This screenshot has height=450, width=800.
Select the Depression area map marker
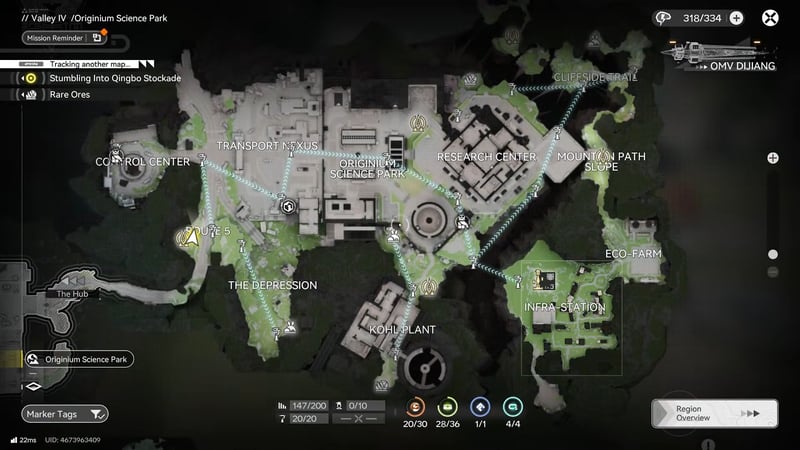coord(289,326)
